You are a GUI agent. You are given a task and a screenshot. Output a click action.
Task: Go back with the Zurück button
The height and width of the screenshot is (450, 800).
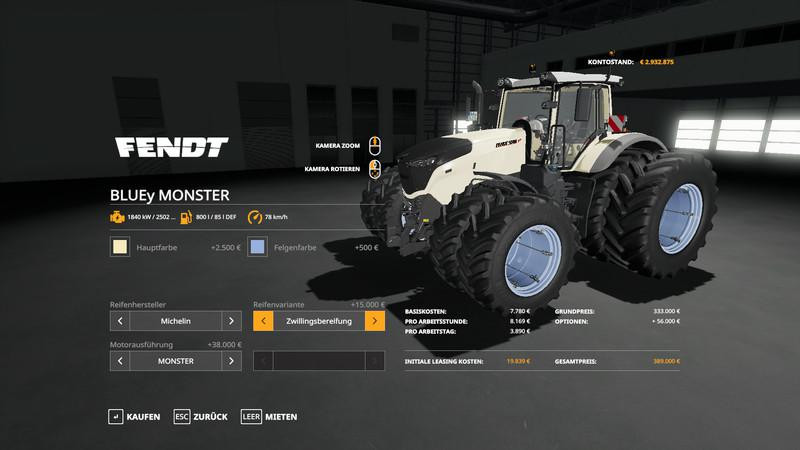(201, 416)
